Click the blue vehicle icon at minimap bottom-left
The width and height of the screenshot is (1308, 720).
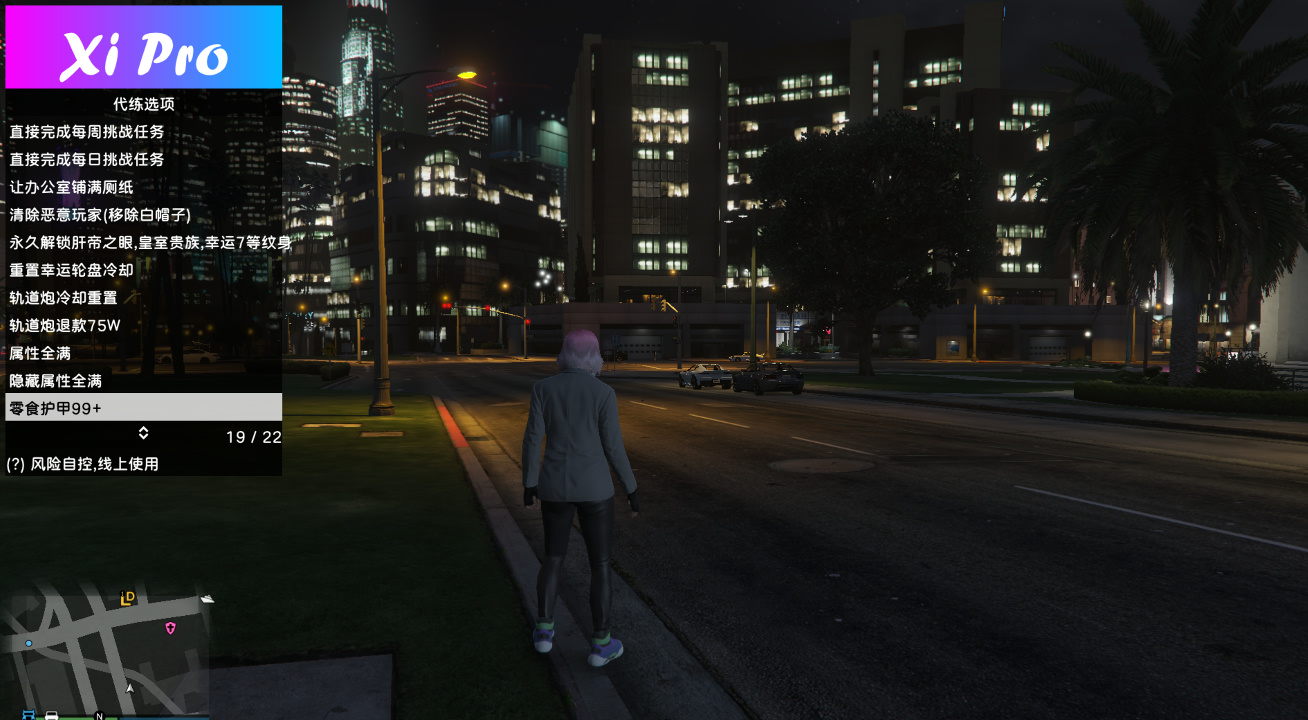pyautogui.click(x=28, y=715)
